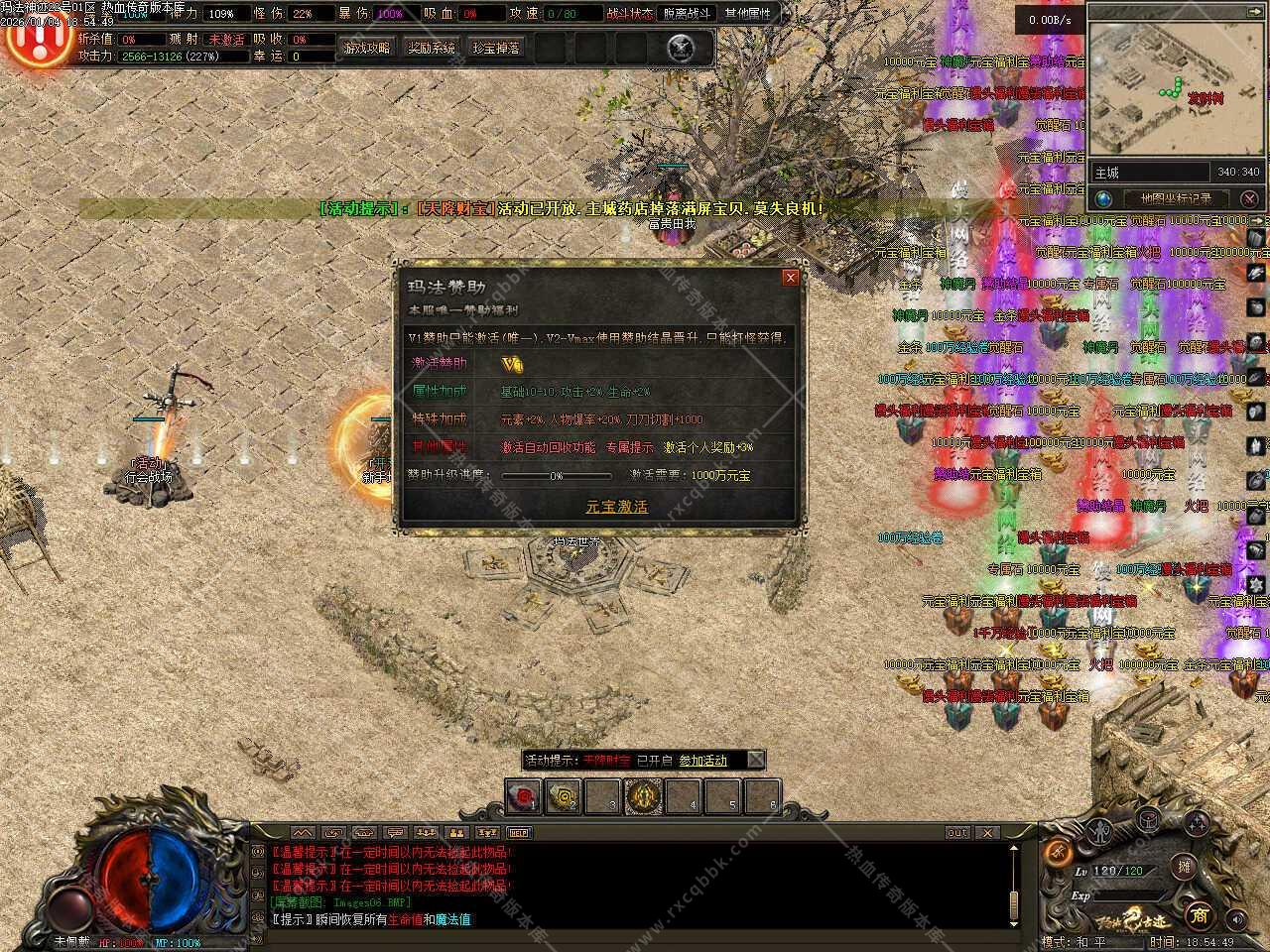Screen dimensions: 1270x952
Task: Click the 元宝激活 activation link
Action: (x=616, y=506)
